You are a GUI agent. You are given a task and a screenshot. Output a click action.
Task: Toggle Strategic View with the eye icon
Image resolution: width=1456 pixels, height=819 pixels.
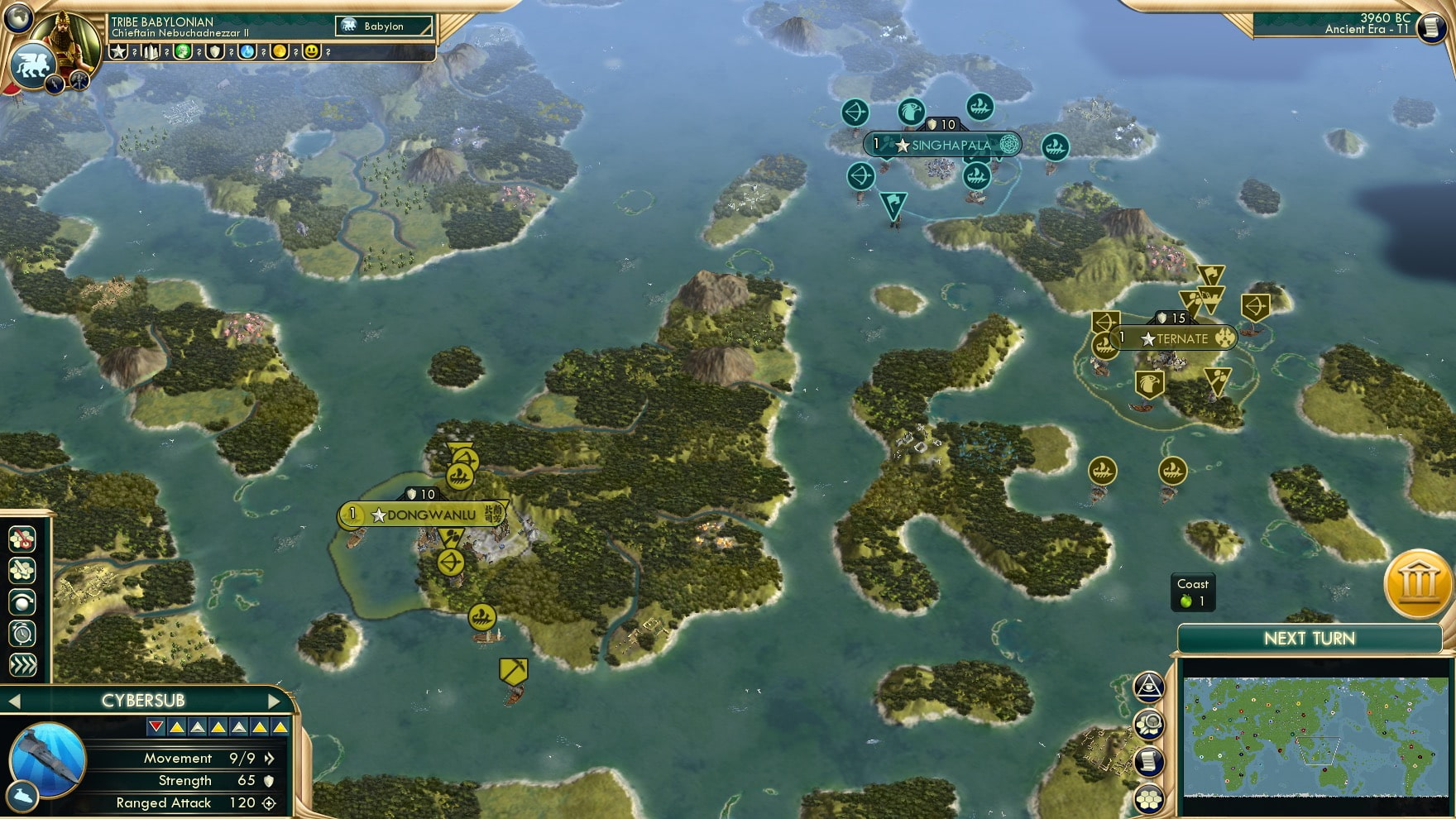coord(1148,685)
